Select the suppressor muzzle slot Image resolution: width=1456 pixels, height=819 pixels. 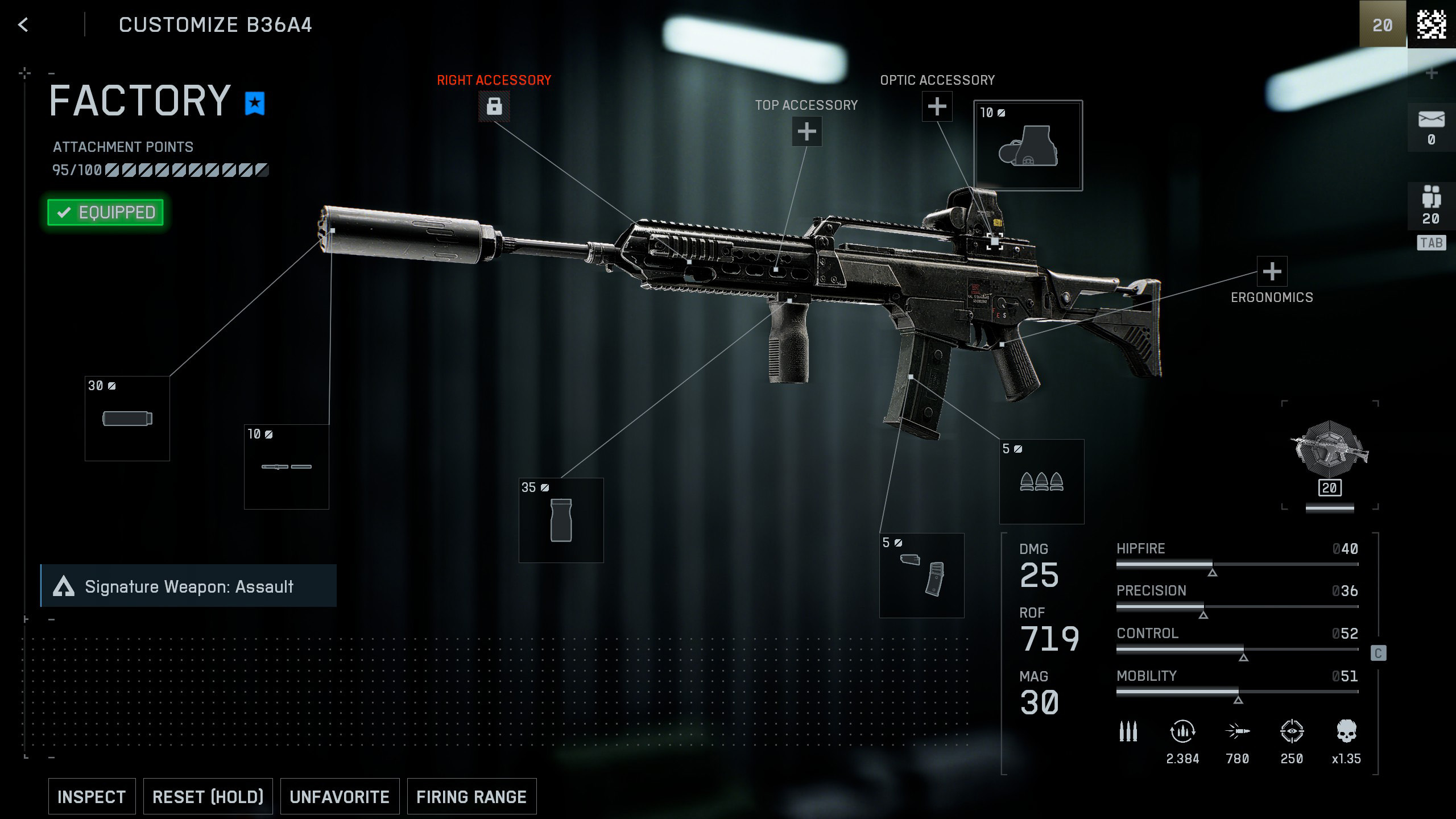pos(127,419)
